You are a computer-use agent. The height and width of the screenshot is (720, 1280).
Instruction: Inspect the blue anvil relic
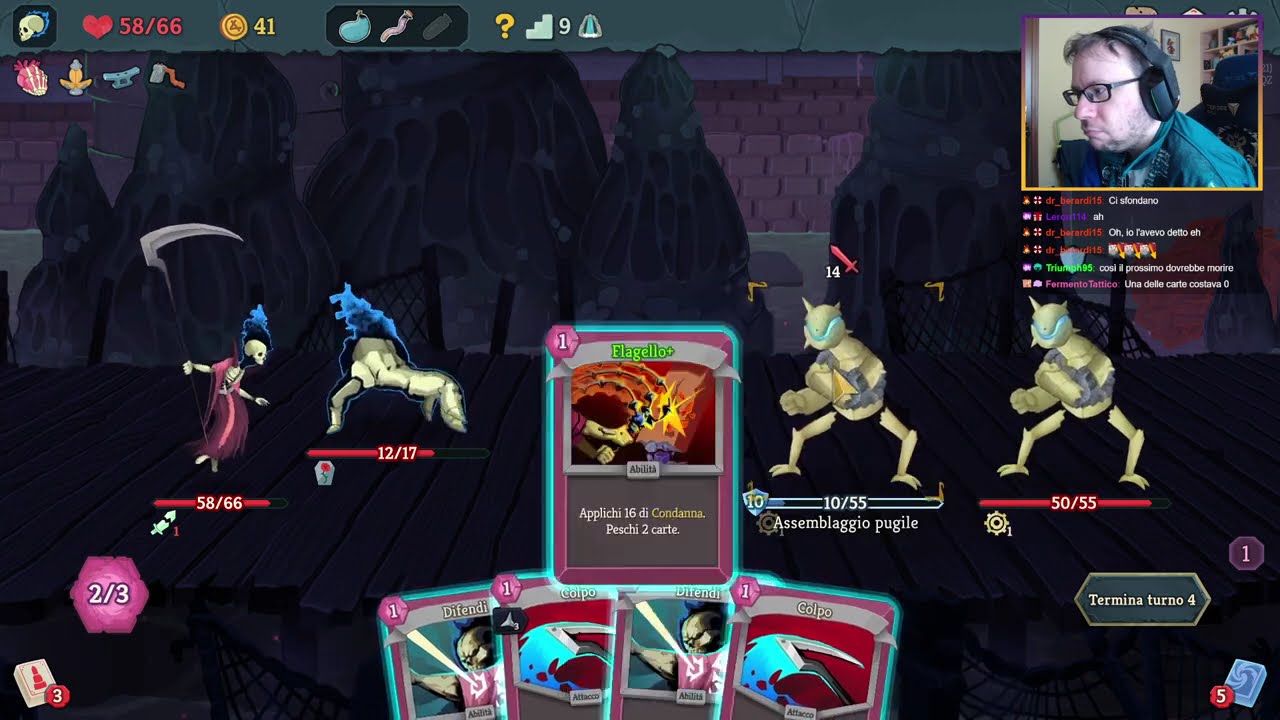click(120, 77)
